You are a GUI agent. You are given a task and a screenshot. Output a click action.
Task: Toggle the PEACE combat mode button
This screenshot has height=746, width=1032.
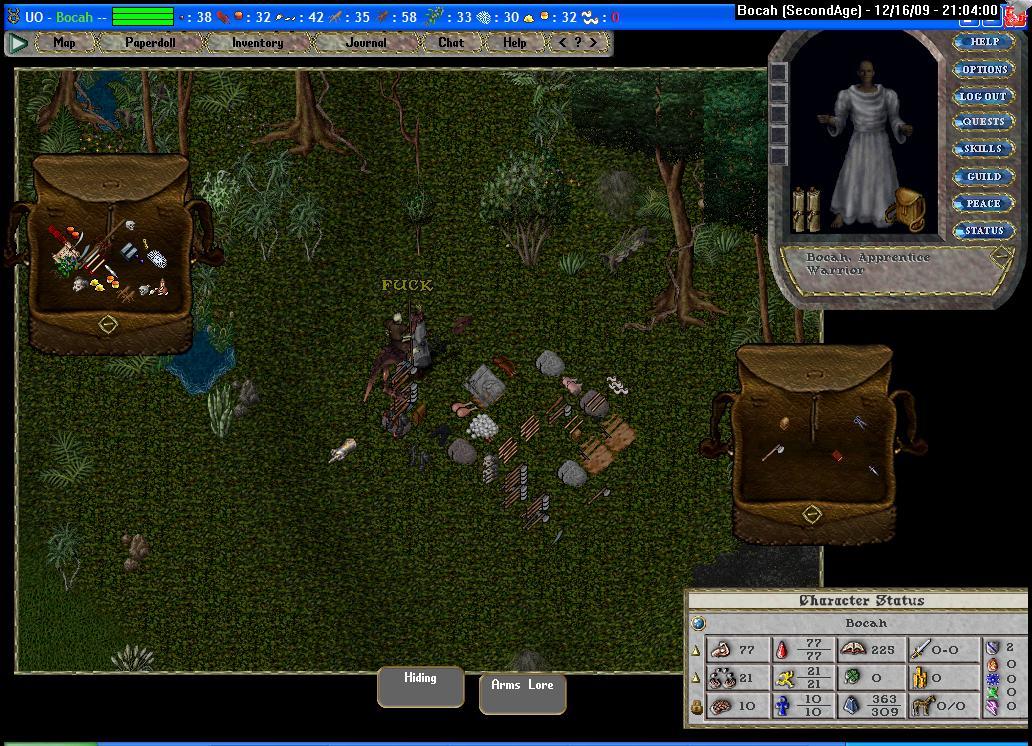(984, 203)
